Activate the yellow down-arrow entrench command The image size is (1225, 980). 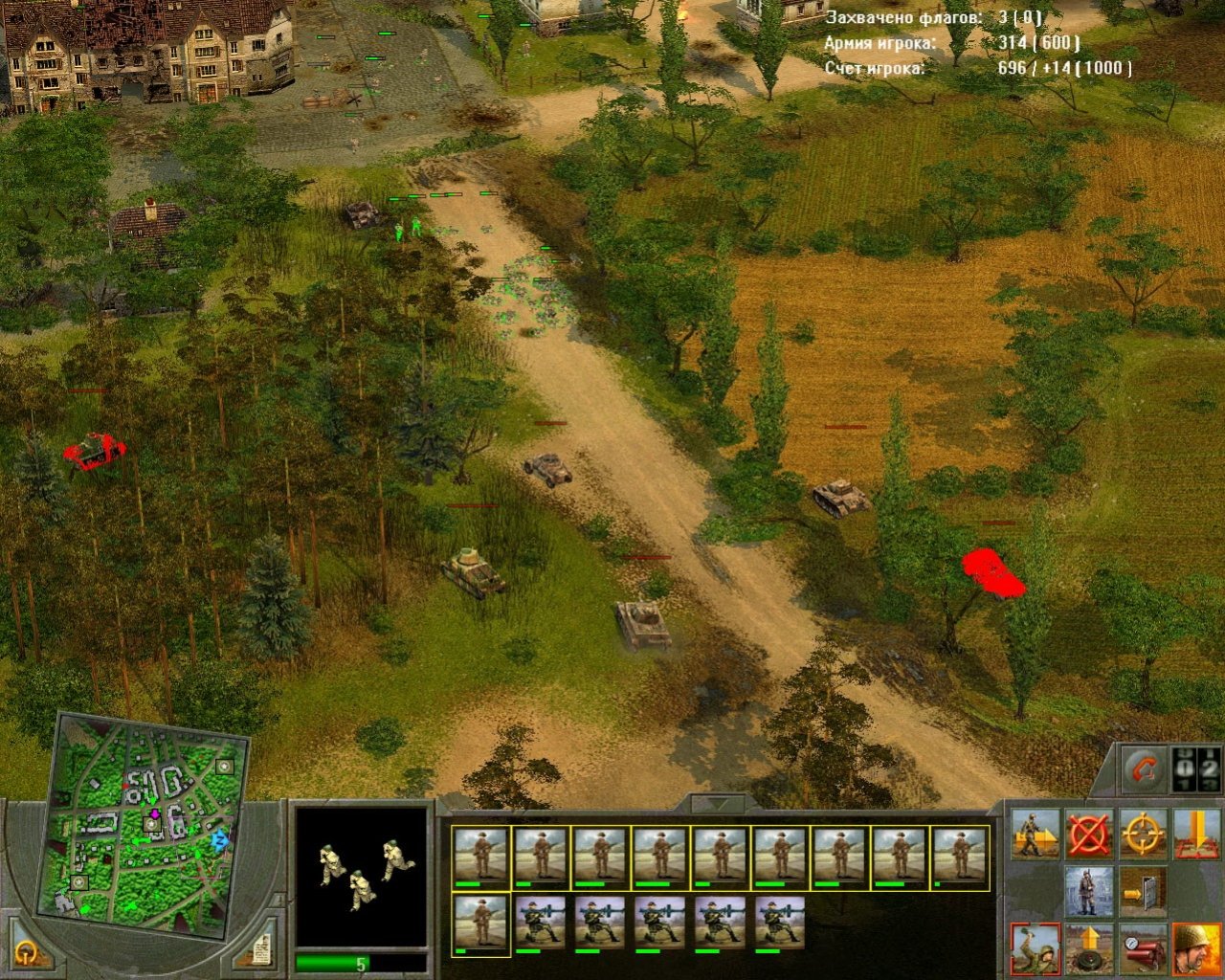tap(1196, 835)
